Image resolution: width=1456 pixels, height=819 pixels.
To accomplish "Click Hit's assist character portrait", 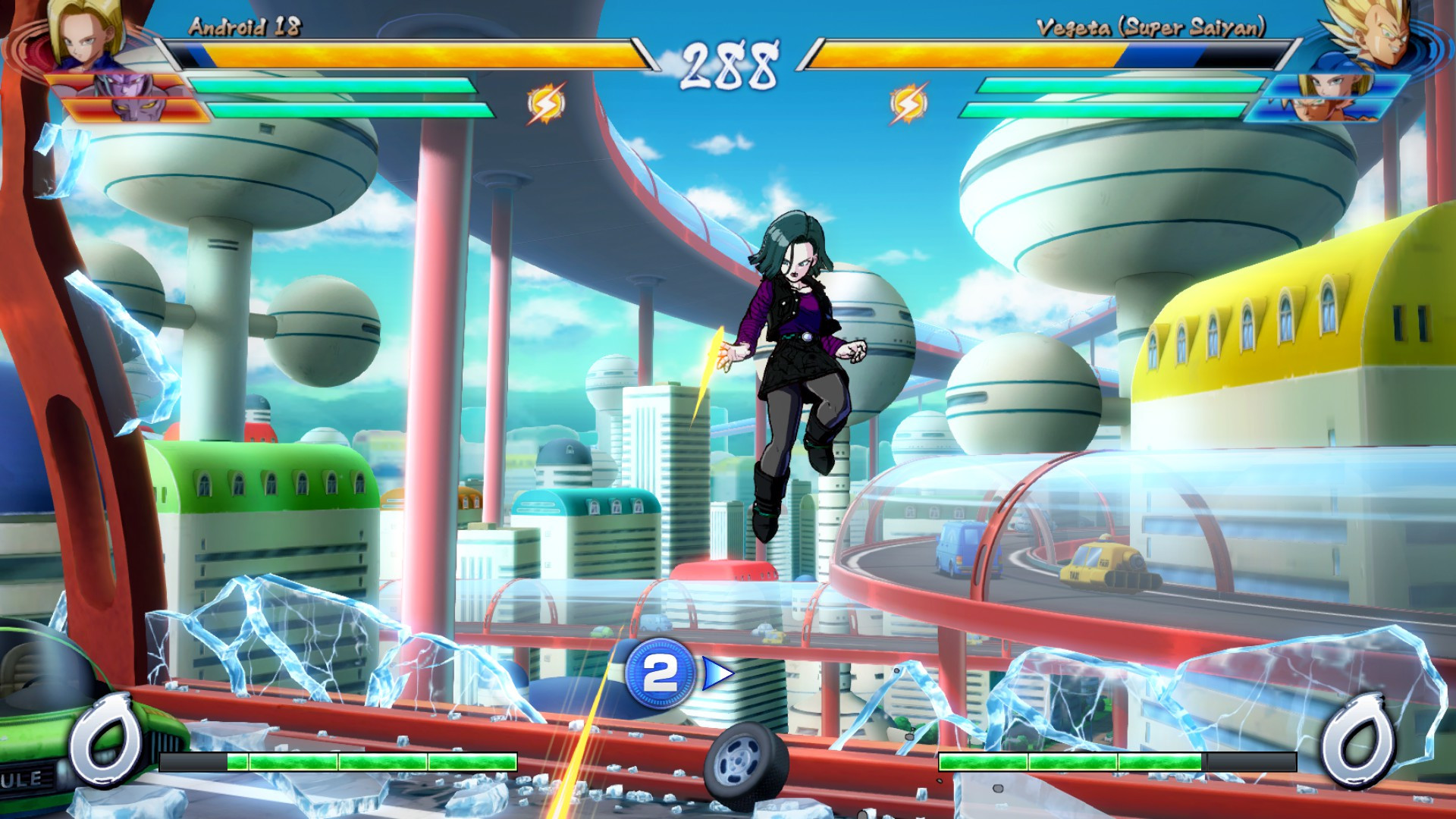I will [x=121, y=85].
